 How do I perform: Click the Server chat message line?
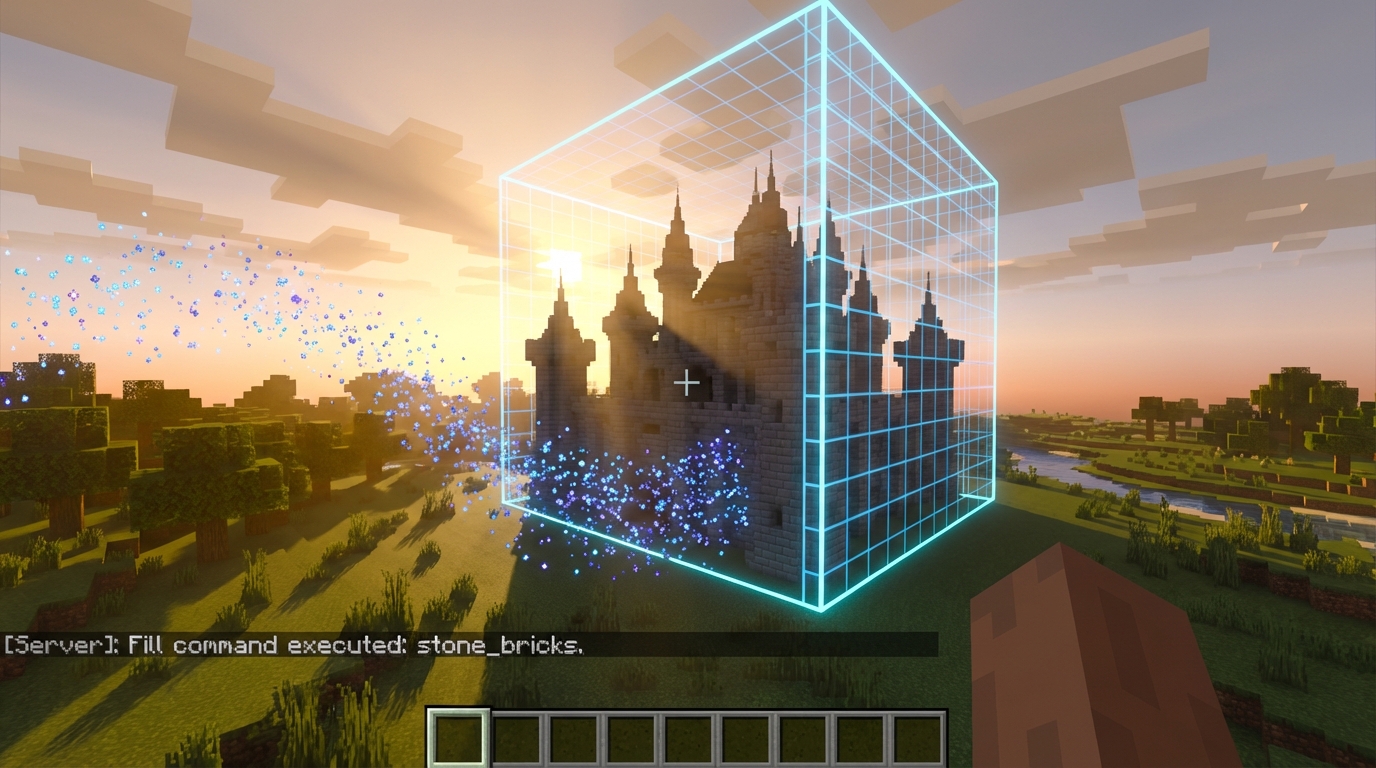(x=300, y=646)
